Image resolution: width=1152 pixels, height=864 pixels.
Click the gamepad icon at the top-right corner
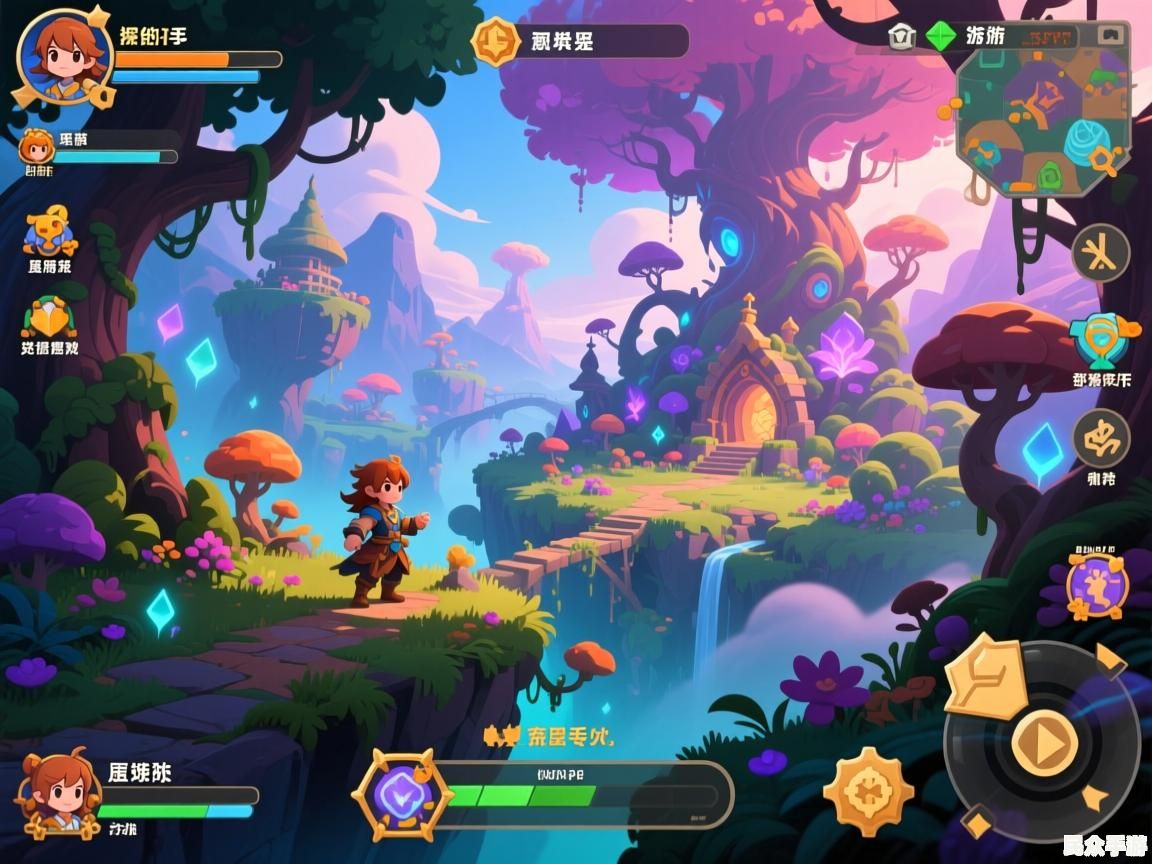pos(1109,36)
